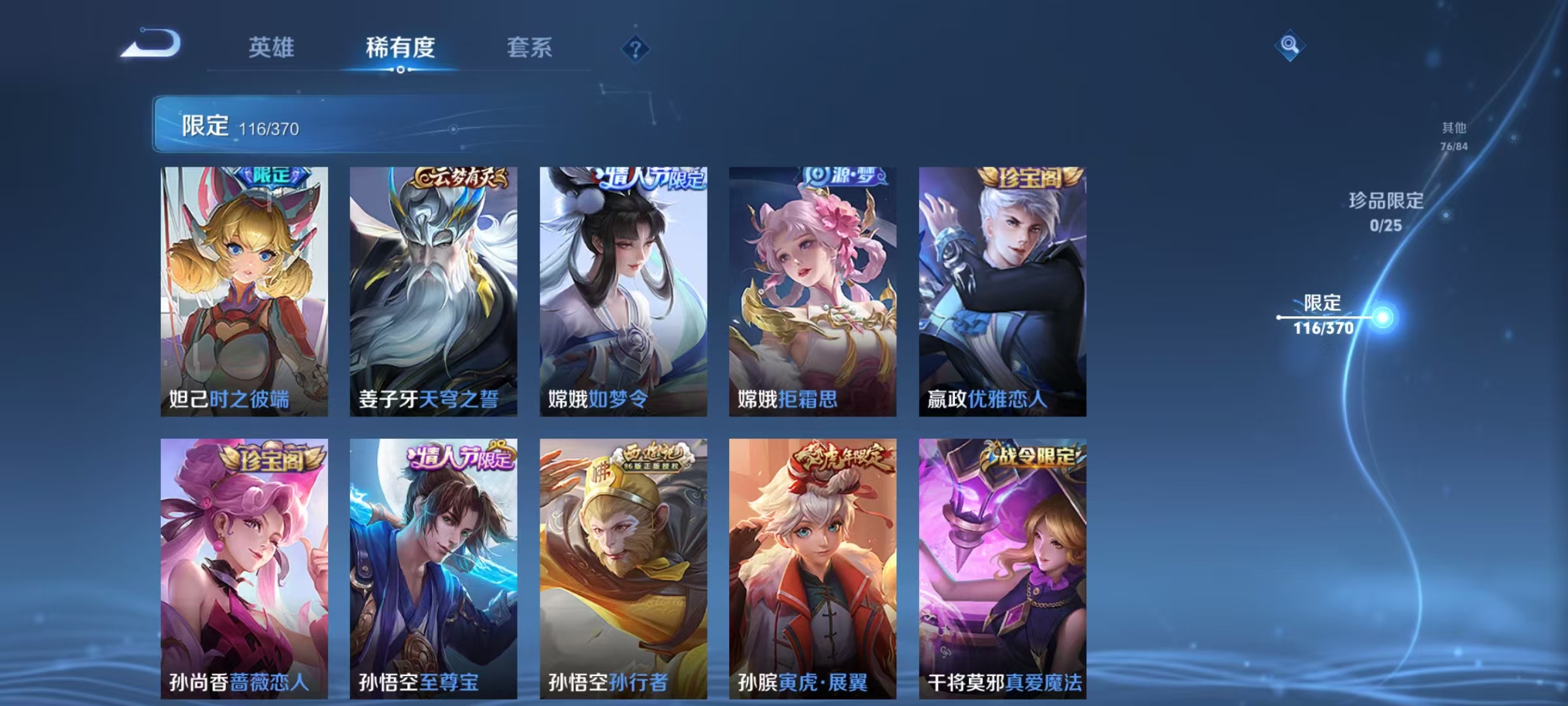
Task: Switch to the 套系 tab
Action: tap(530, 48)
